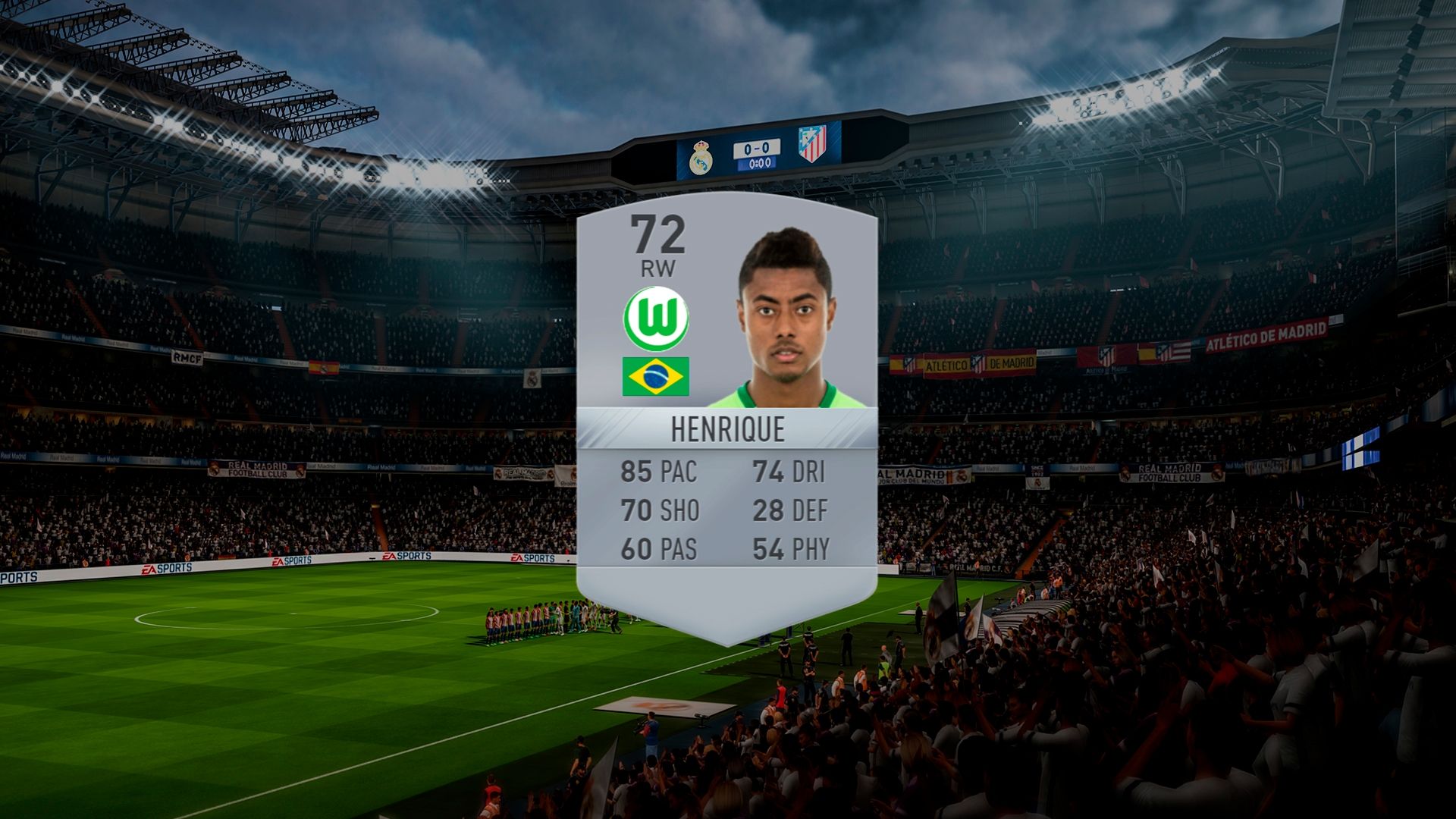Click the Brazil flag on the card
1456x819 pixels.
tap(657, 376)
